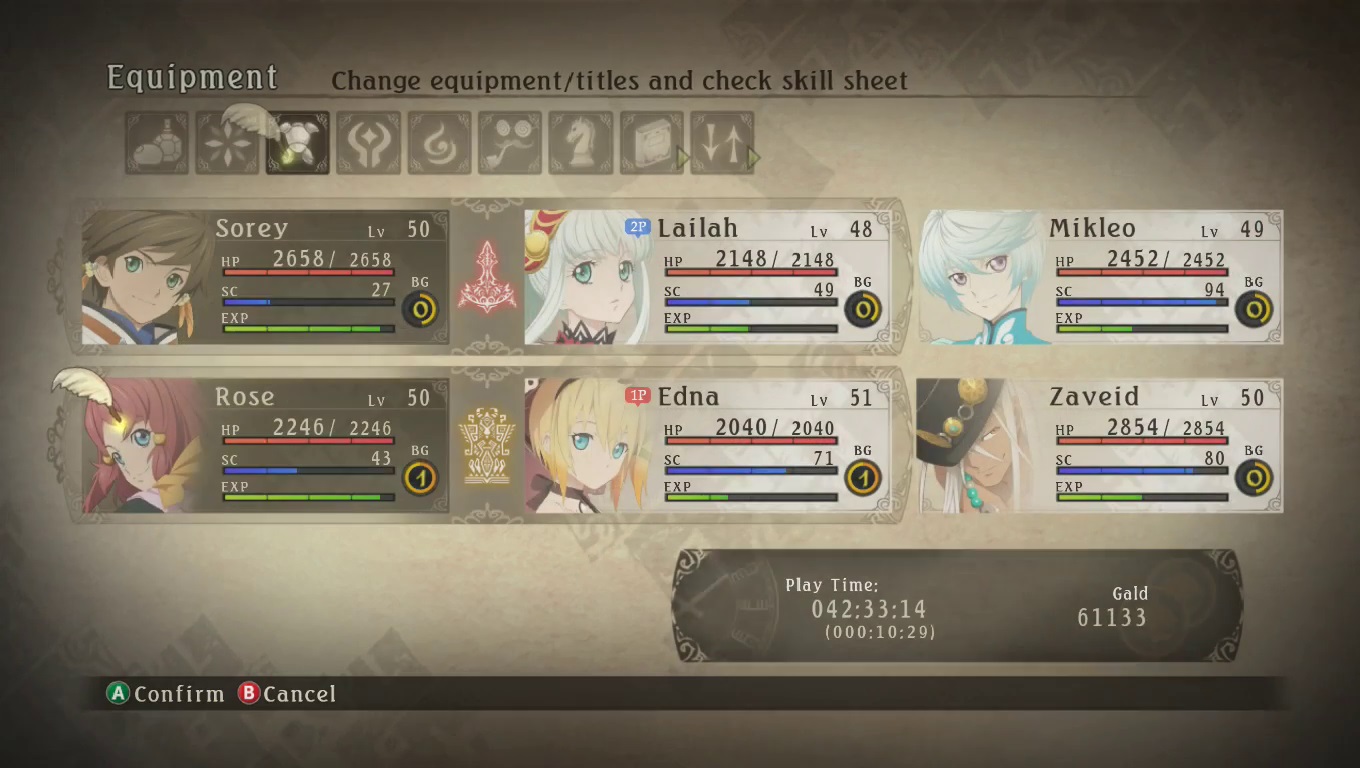Select the Equipment screen title
The width and height of the screenshot is (1360, 768).
(191, 77)
